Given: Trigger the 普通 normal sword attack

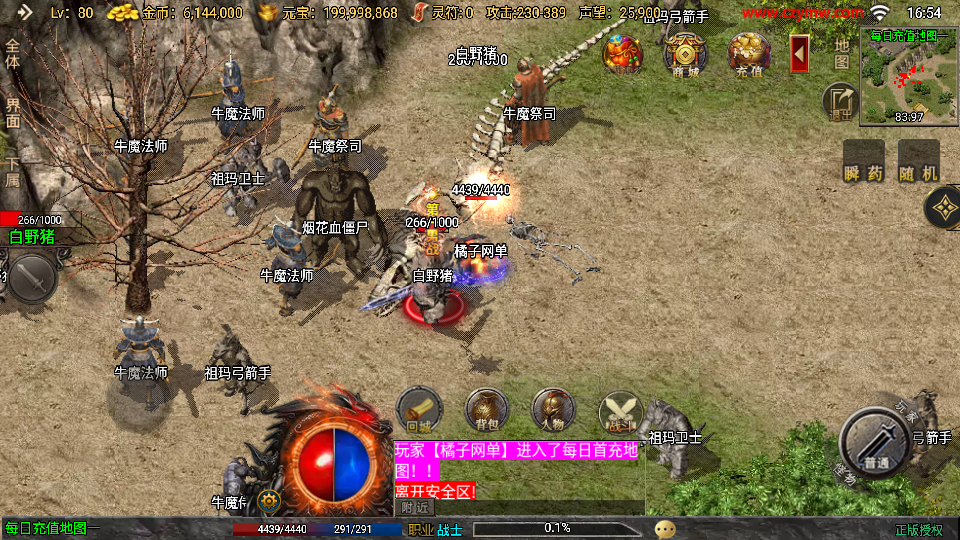Looking at the screenshot, I should click(876, 440).
